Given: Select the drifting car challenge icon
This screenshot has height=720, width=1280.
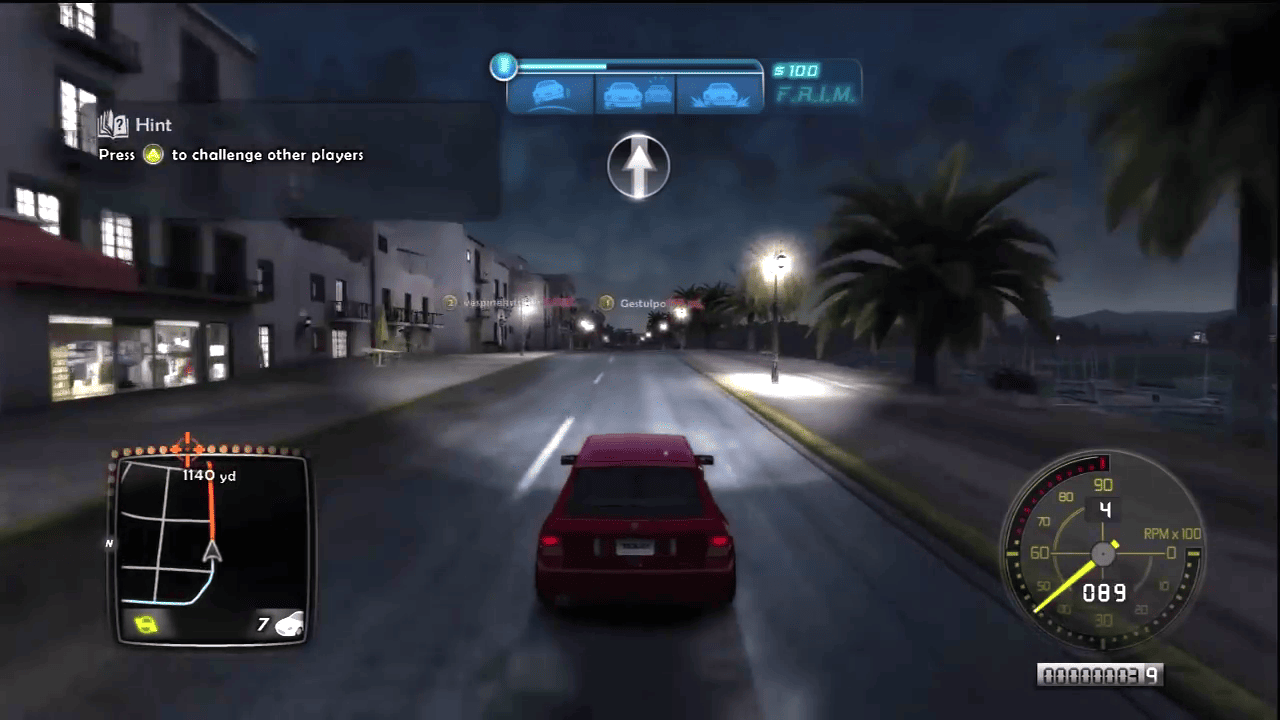Looking at the screenshot, I should [x=551, y=95].
